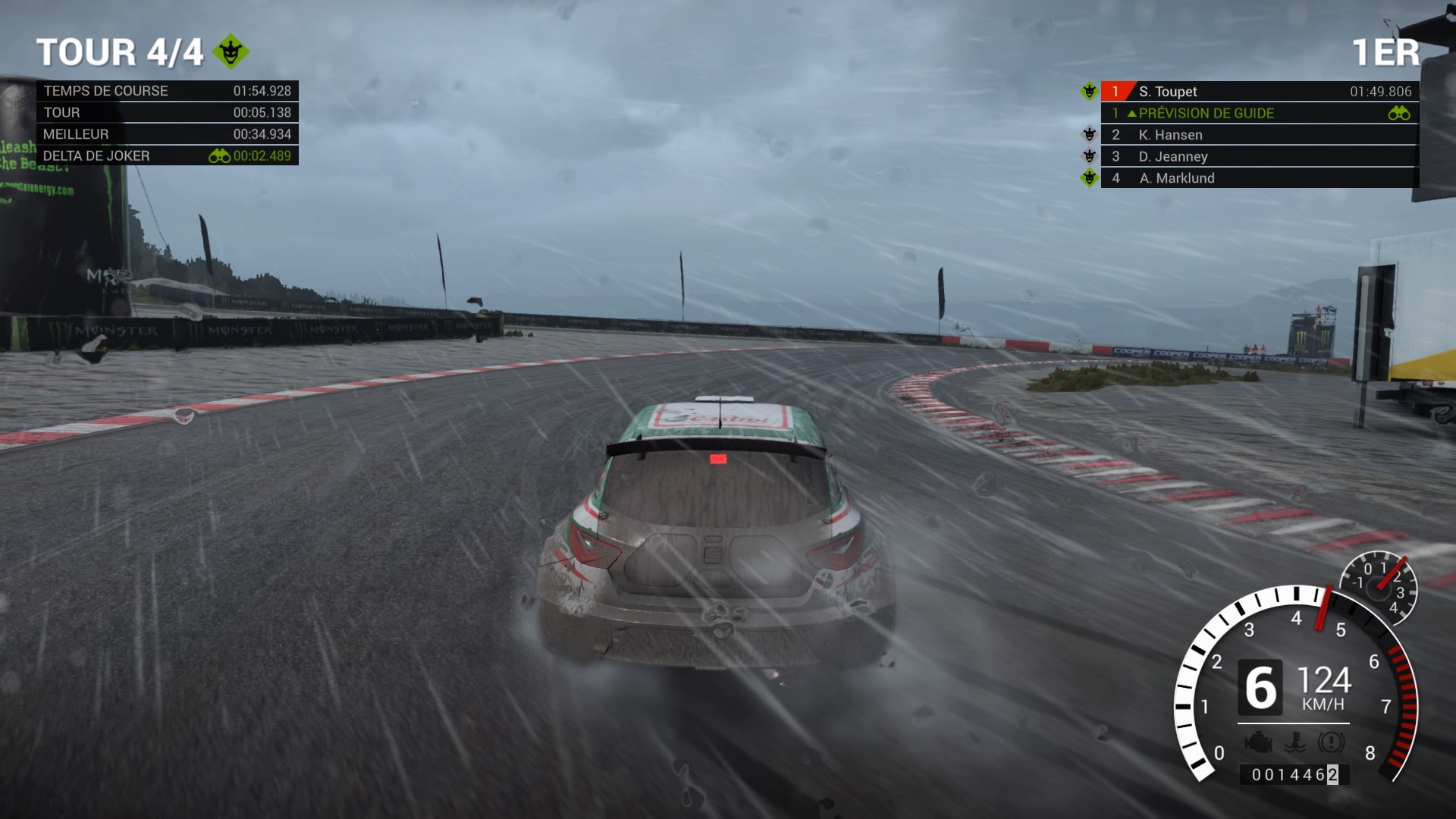Click A. Marklund's leaderboard entry
This screenshot has height=819, width=1456.
(1259, 178)
